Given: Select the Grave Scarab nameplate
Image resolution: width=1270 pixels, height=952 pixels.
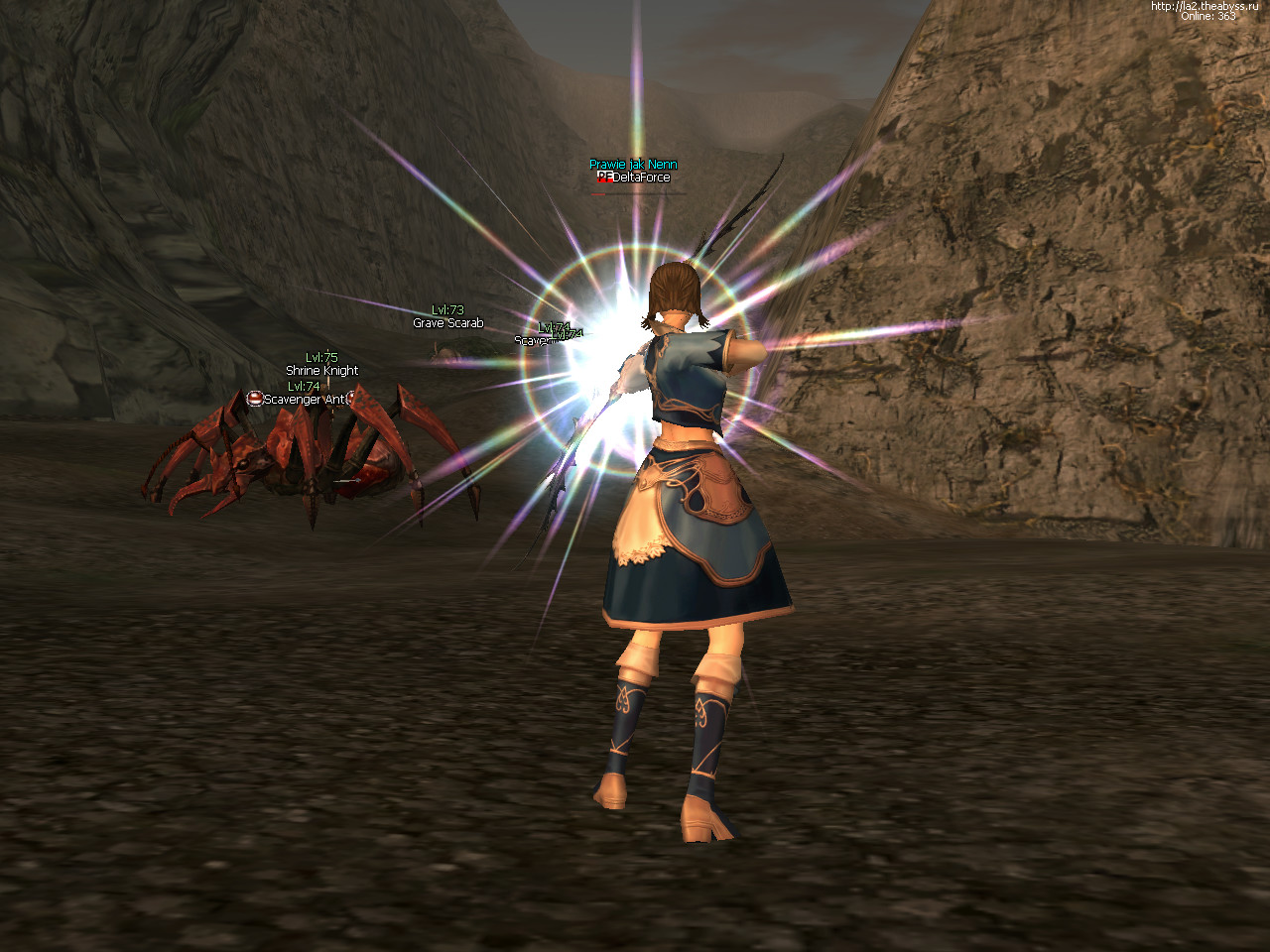Looking at the screenshot, I should (x=448, y=323).
